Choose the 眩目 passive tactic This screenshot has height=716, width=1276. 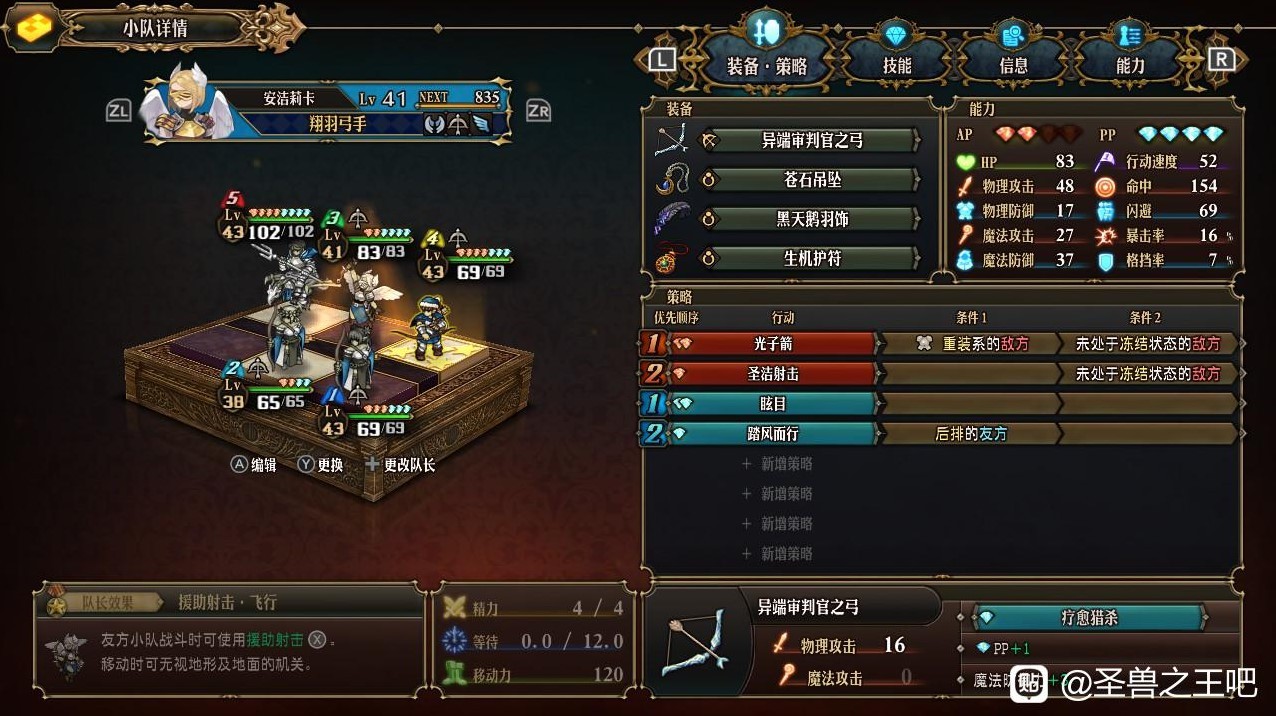775,404
